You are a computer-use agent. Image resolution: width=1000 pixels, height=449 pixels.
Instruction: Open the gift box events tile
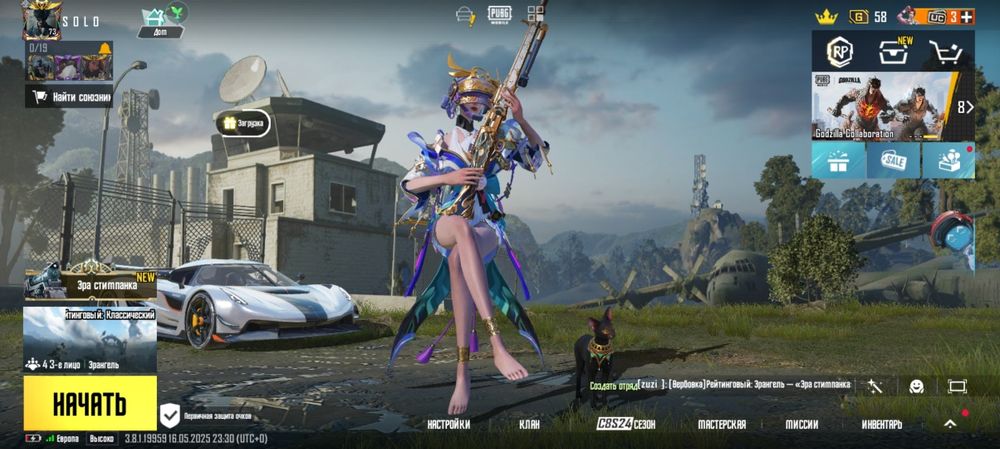click(x=838, y=160)
